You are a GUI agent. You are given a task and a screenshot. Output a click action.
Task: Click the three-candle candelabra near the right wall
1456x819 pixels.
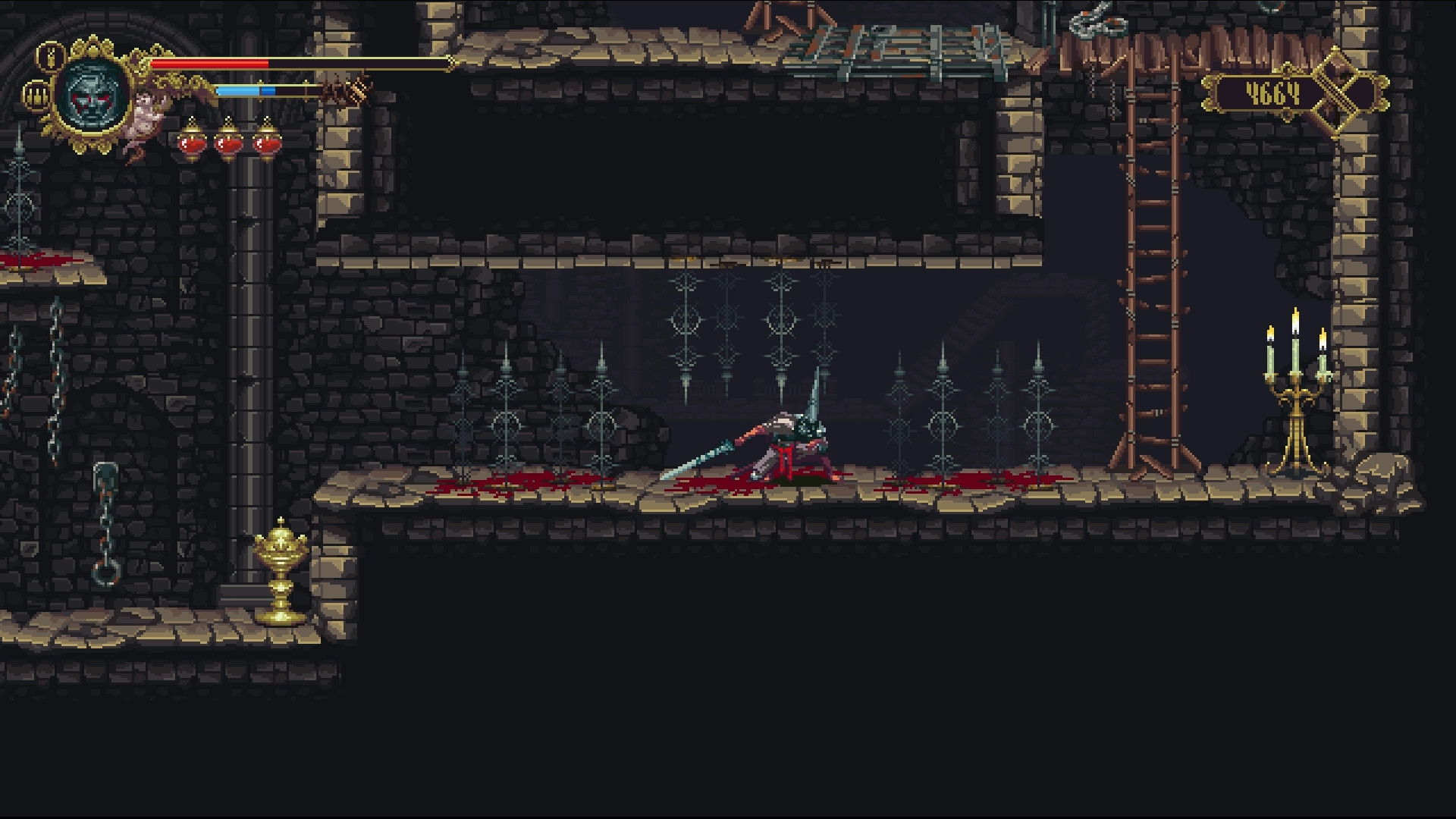coord(1294,387)
